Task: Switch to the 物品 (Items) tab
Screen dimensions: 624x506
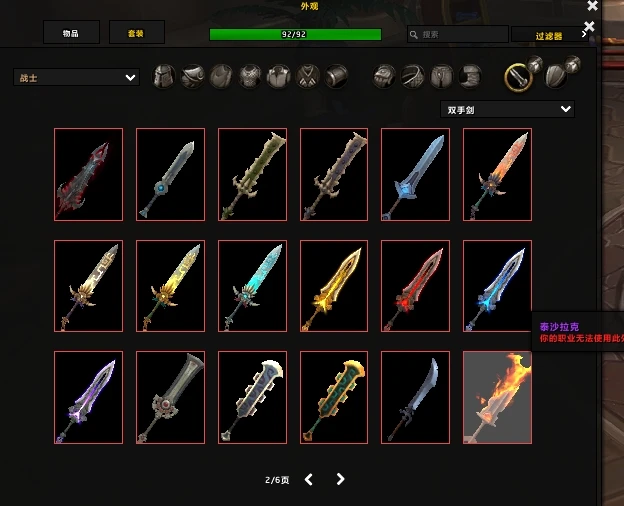Action: tap(71, 33)
